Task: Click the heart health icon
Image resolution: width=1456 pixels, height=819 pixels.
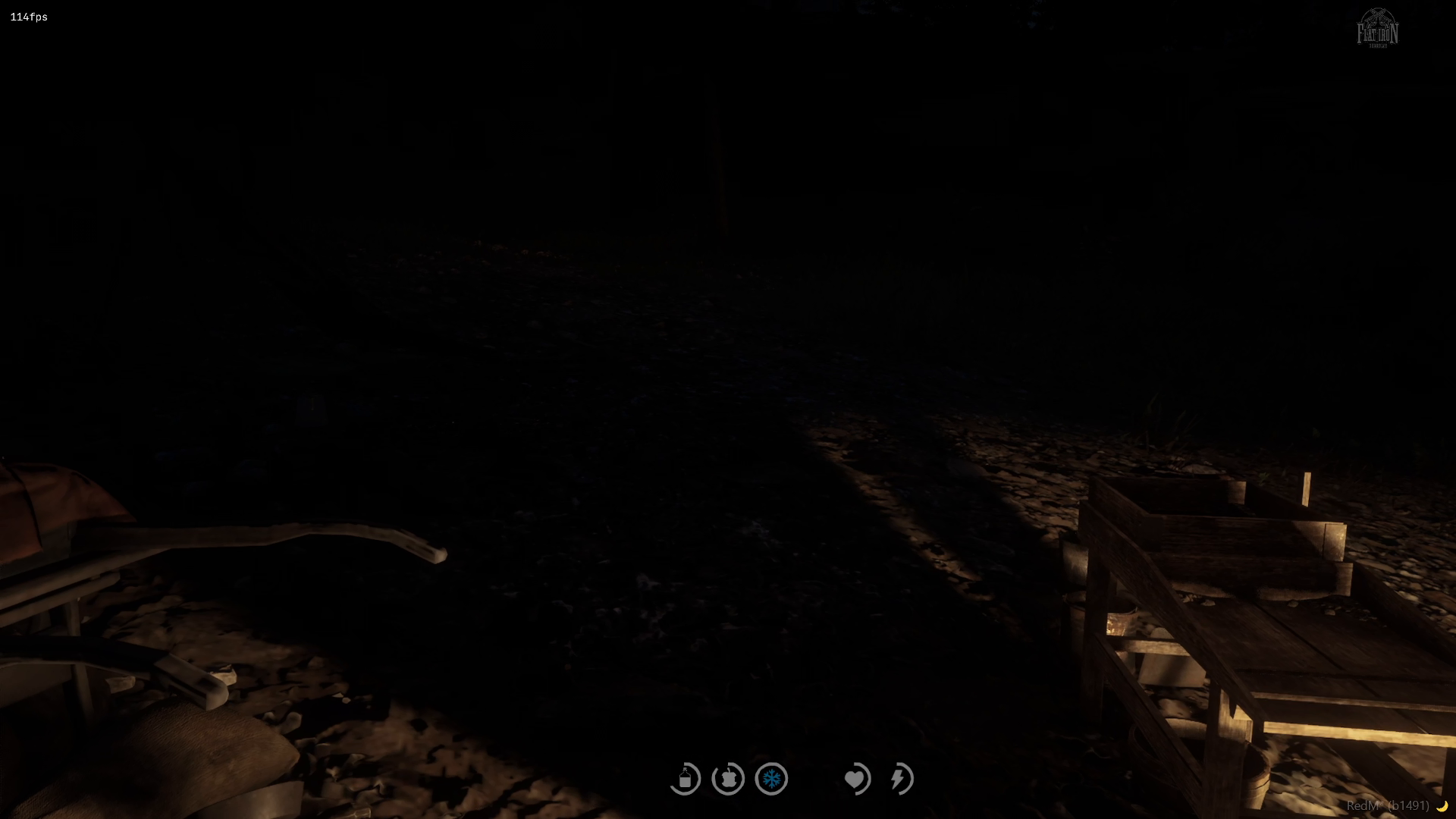Action: (856, 779)
